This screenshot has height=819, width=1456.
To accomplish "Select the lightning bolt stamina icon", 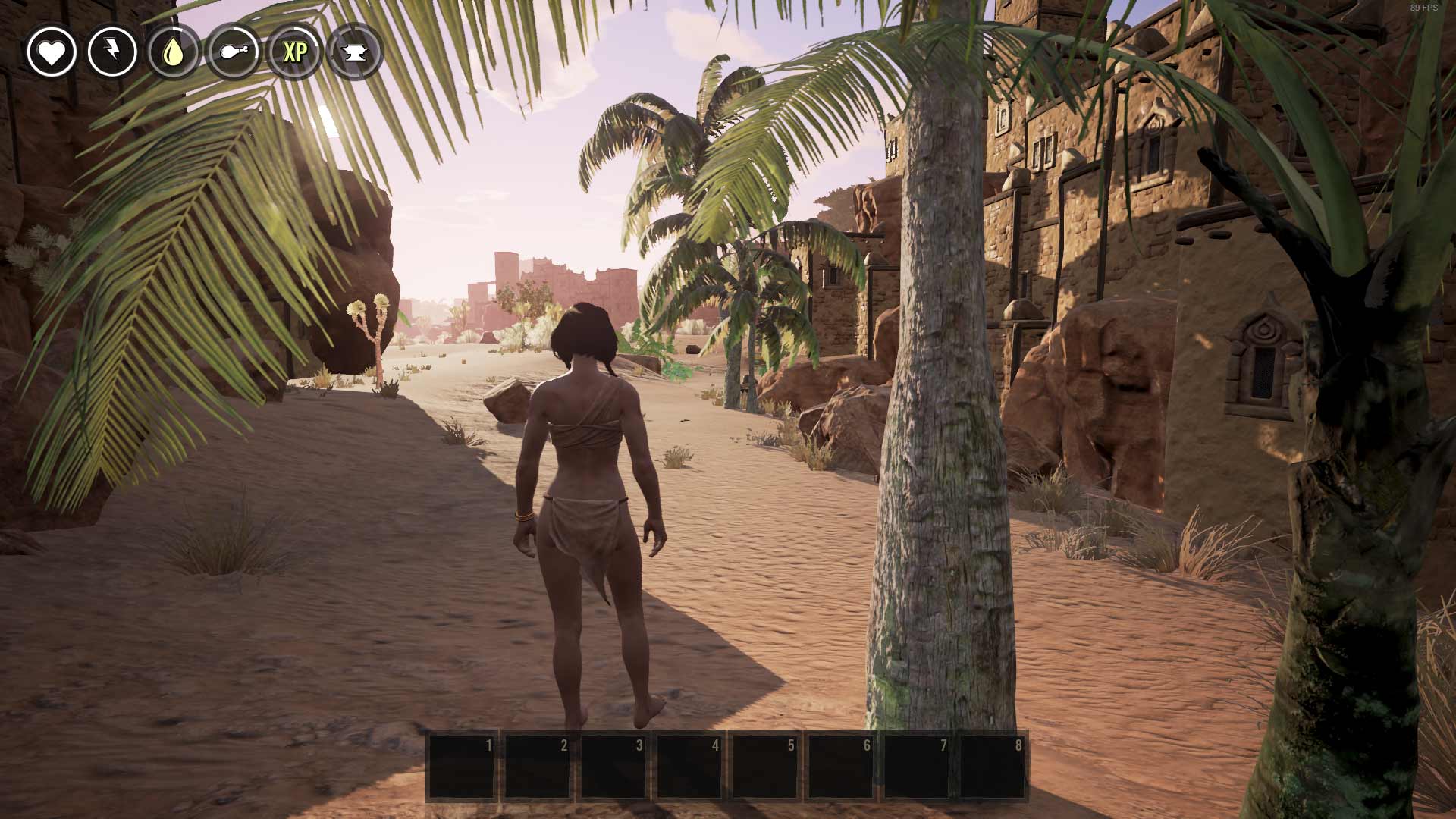I will point(112,52).
